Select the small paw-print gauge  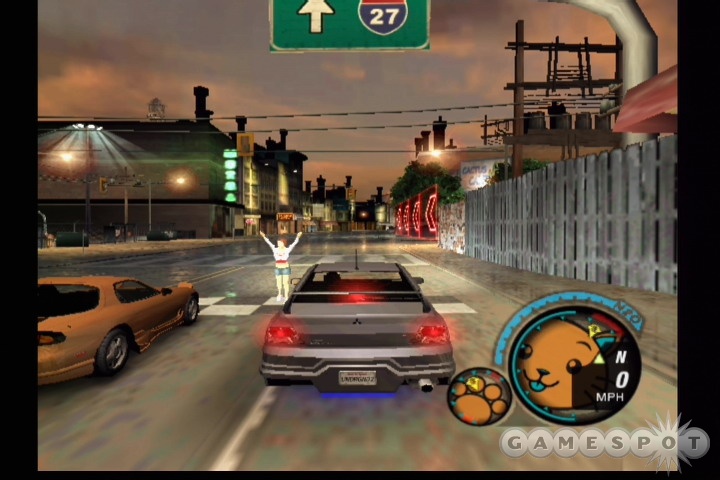click(479, 396)
